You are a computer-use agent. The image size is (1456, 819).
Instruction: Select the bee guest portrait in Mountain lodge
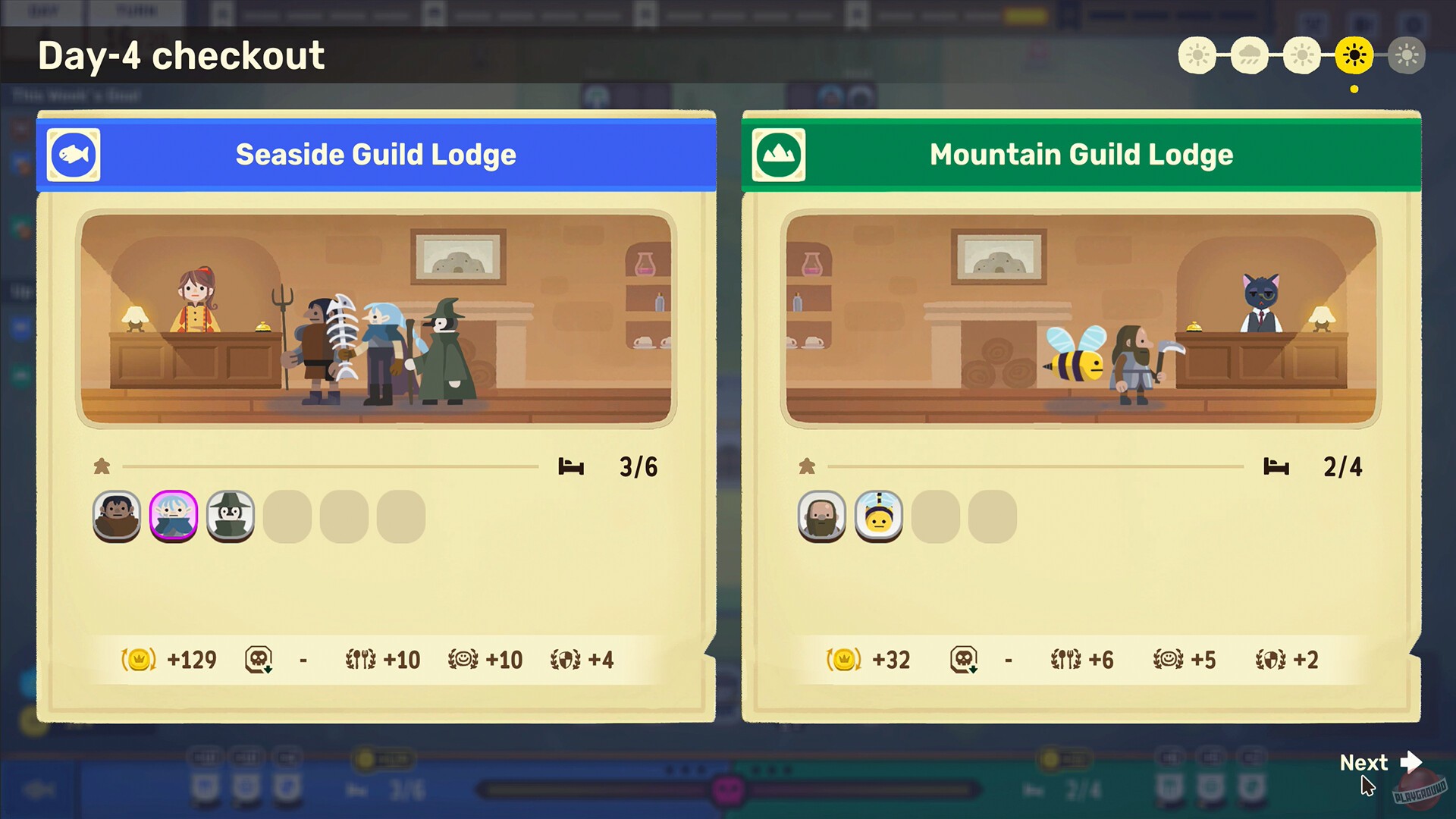click(877, 516)
